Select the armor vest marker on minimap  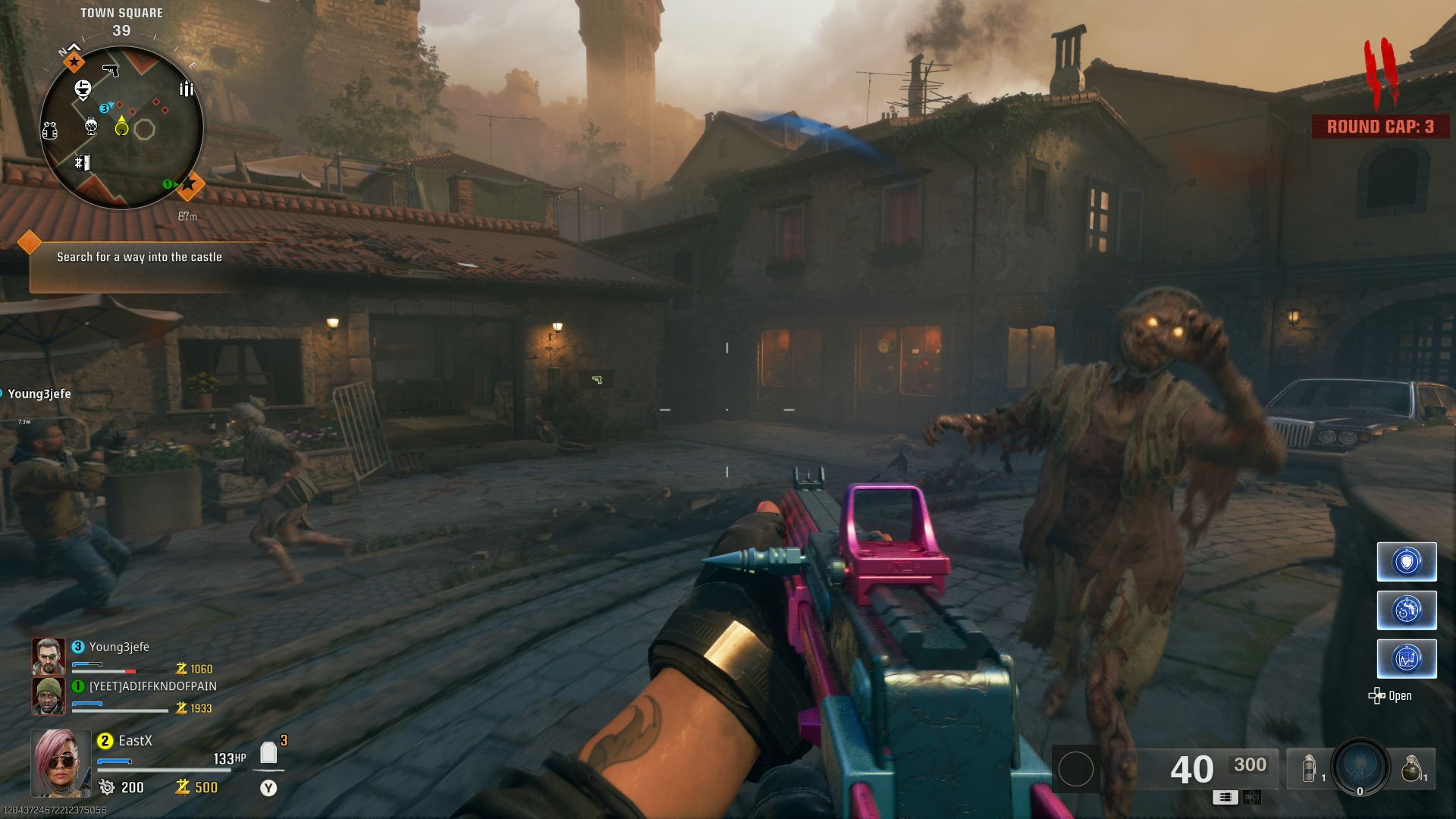[x=50, y=131]
